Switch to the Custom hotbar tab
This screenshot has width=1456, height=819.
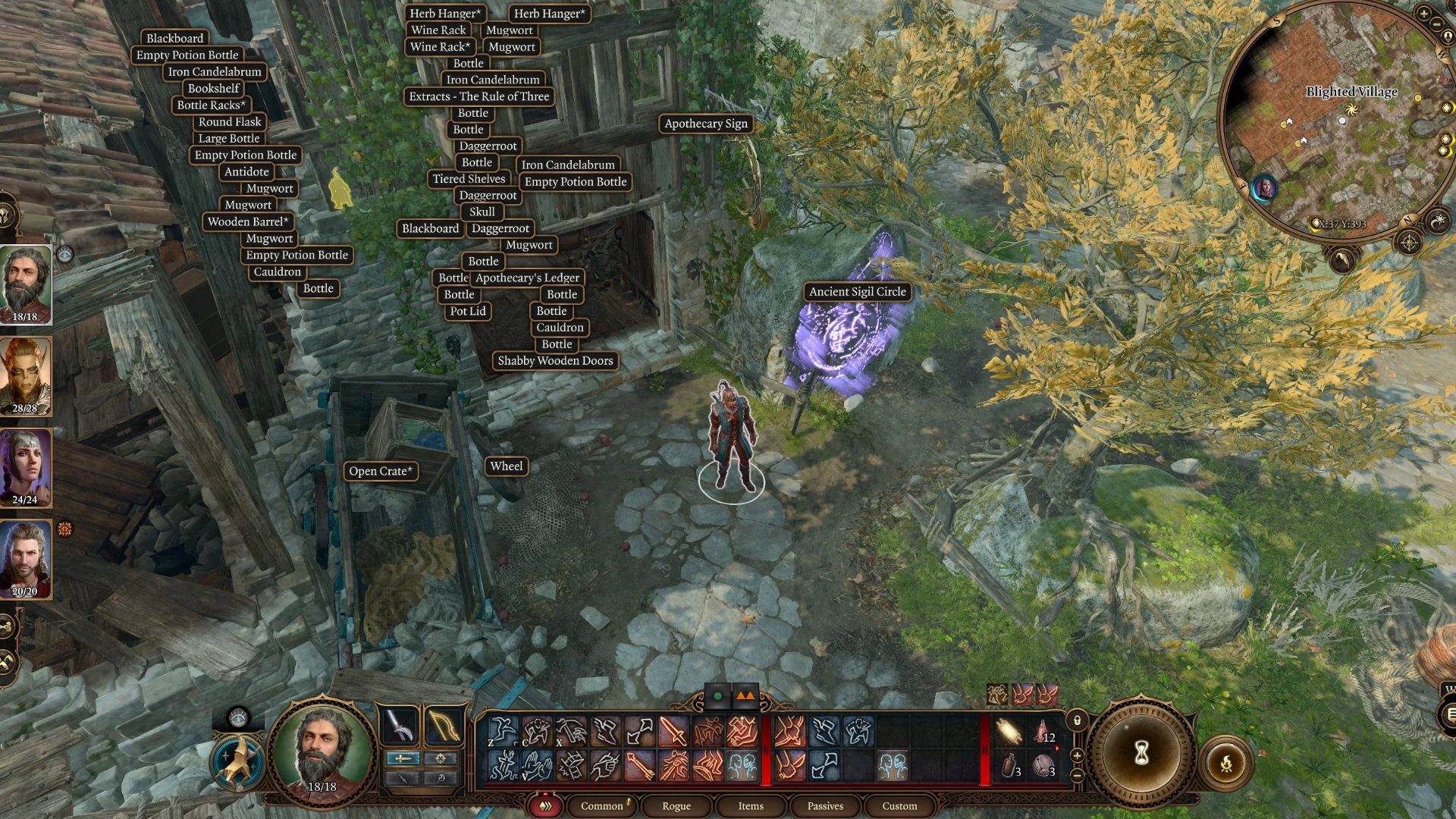coord(899,805)
